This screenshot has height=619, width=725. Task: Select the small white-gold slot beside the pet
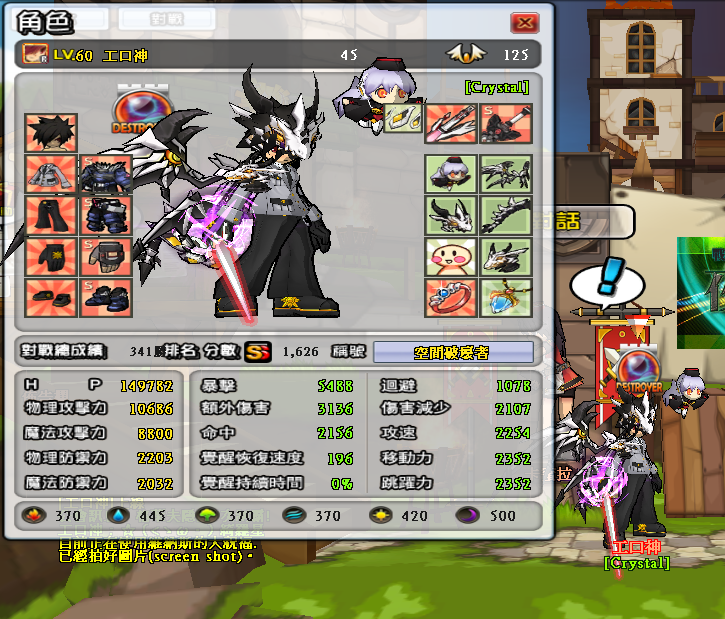(399, 119)
